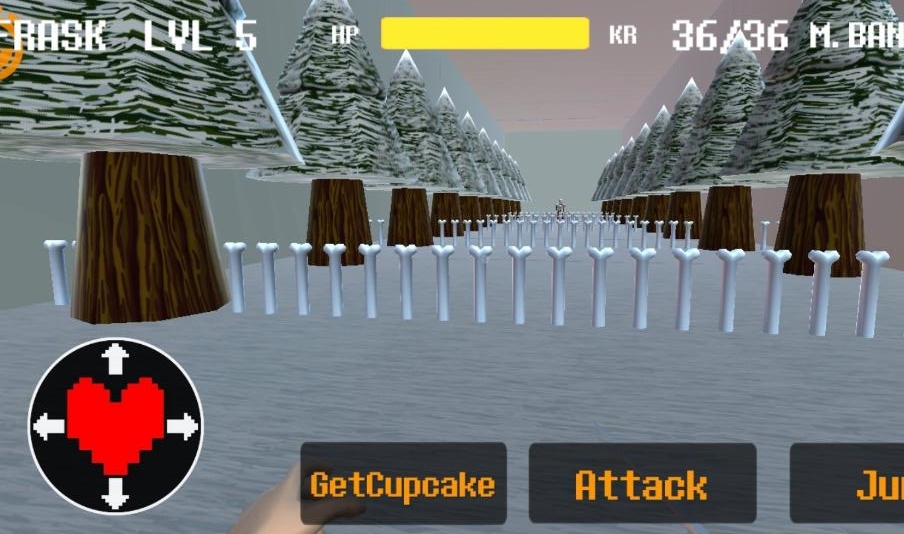904x534 pixels.
Task: Click the red heart in the movement pad
Action: tap(116, 424)
